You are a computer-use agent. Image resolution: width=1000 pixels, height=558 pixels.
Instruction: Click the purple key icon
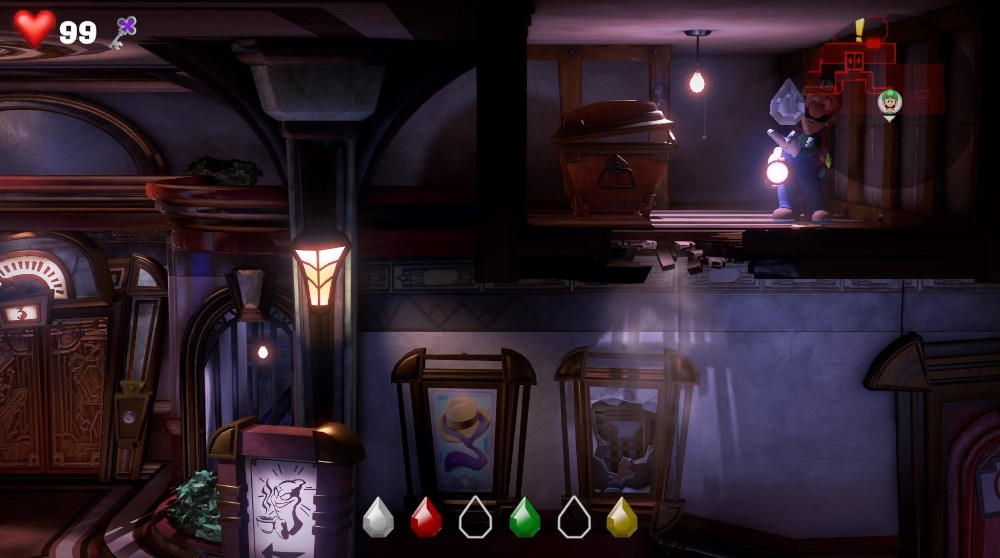(x=125, y=32)
